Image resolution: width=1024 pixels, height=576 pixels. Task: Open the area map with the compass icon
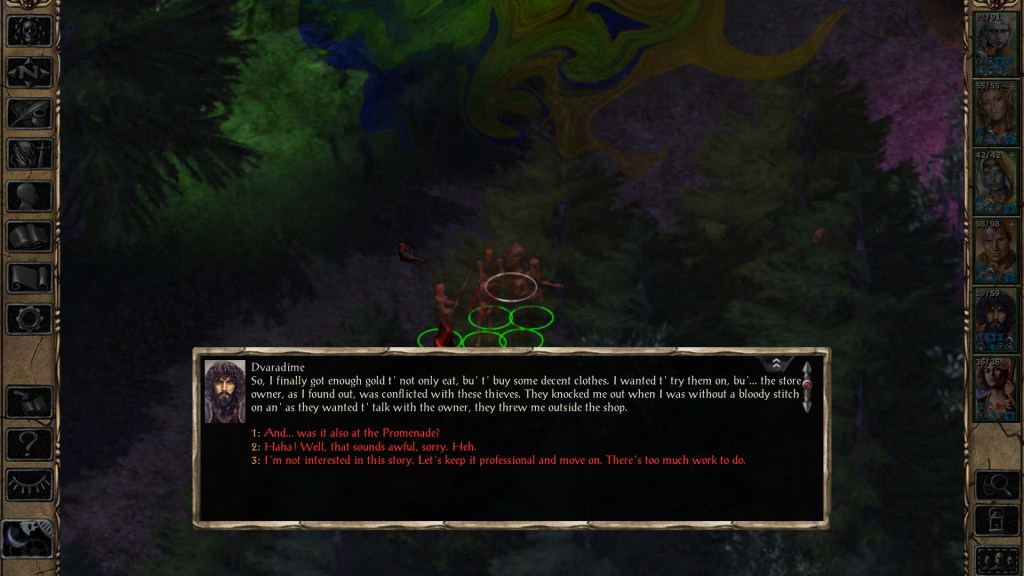[29, 71]
